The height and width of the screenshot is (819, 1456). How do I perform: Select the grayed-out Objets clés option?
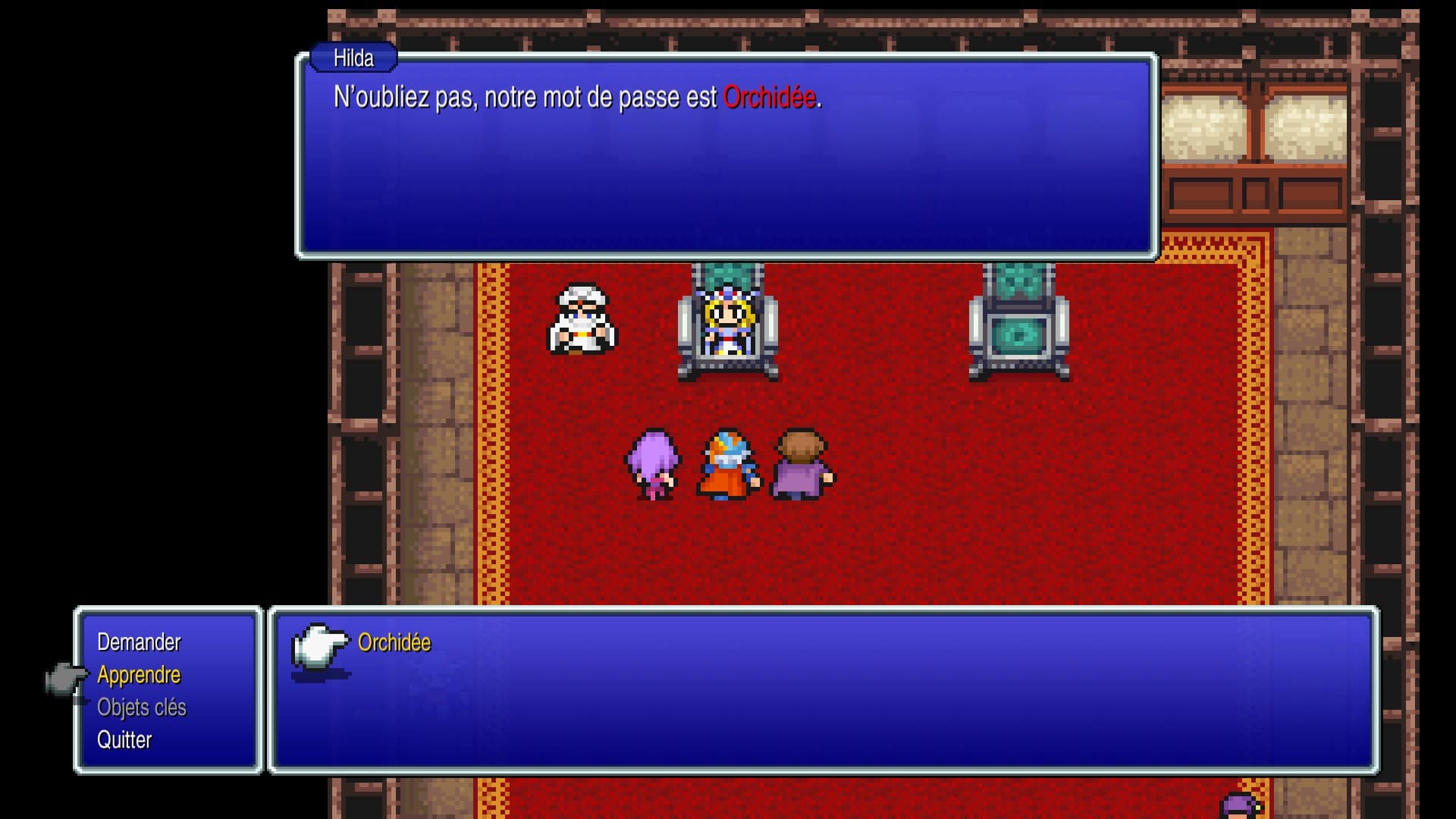tap(144, 707)
